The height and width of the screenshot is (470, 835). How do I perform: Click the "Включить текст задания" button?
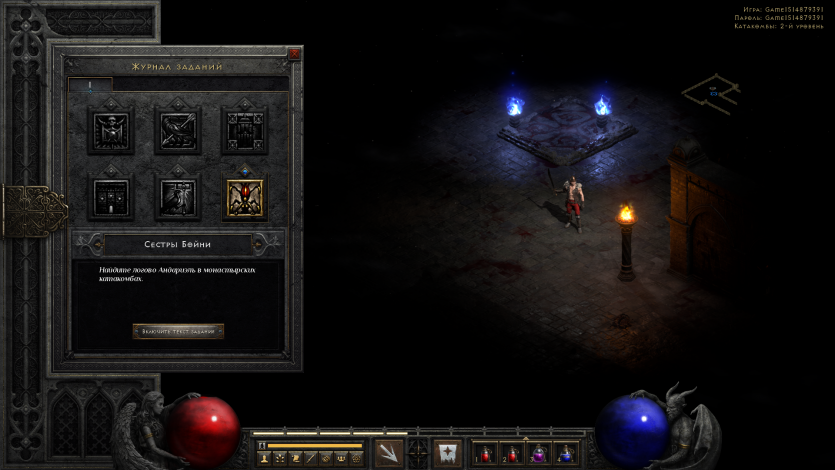pos(178,331)
